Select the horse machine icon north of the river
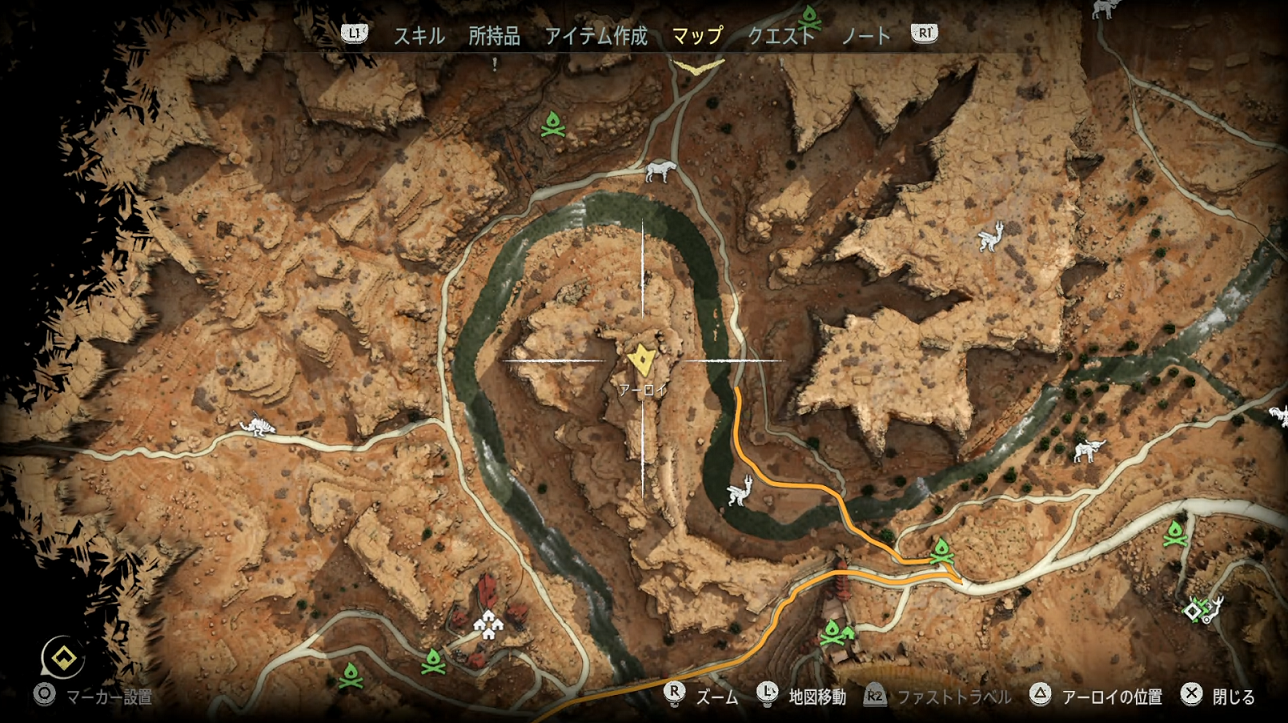This screenshot has height=723, width=1288. click(660, 172)
